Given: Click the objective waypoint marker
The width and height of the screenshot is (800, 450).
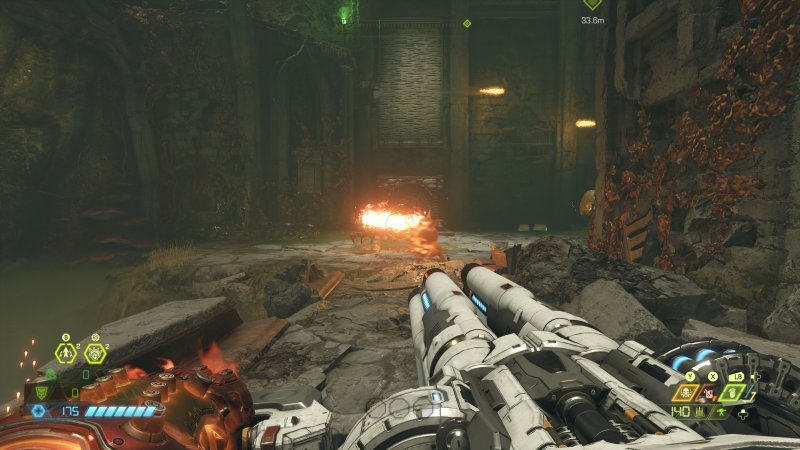Looking at the screenshot, I should coord(592,5).
